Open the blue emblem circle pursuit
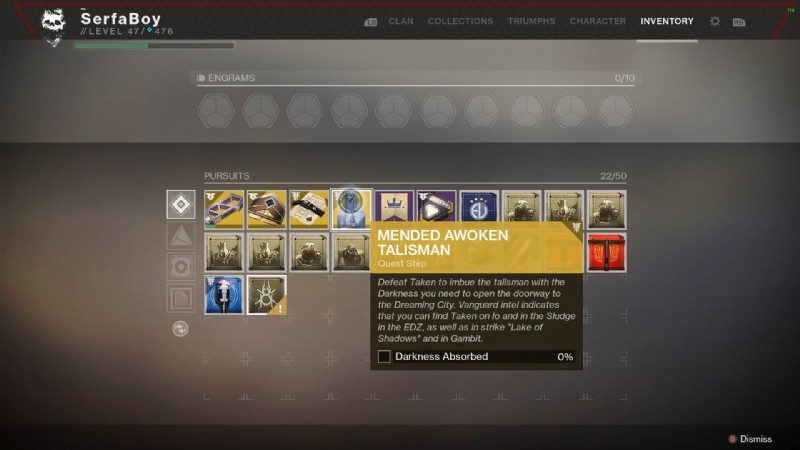800x450 pixels. point(479,209)
